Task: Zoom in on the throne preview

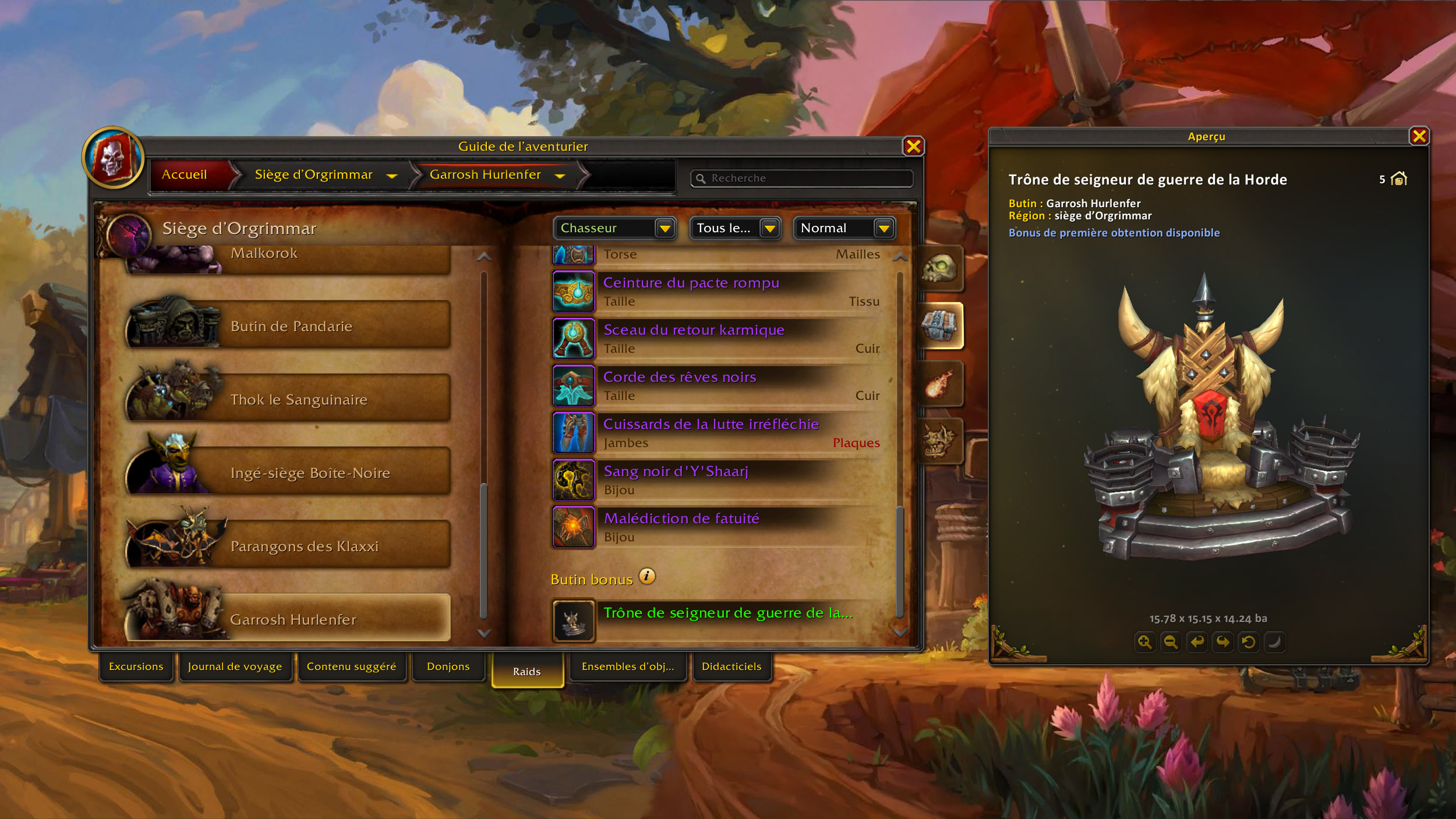Action: [1144, 642]
